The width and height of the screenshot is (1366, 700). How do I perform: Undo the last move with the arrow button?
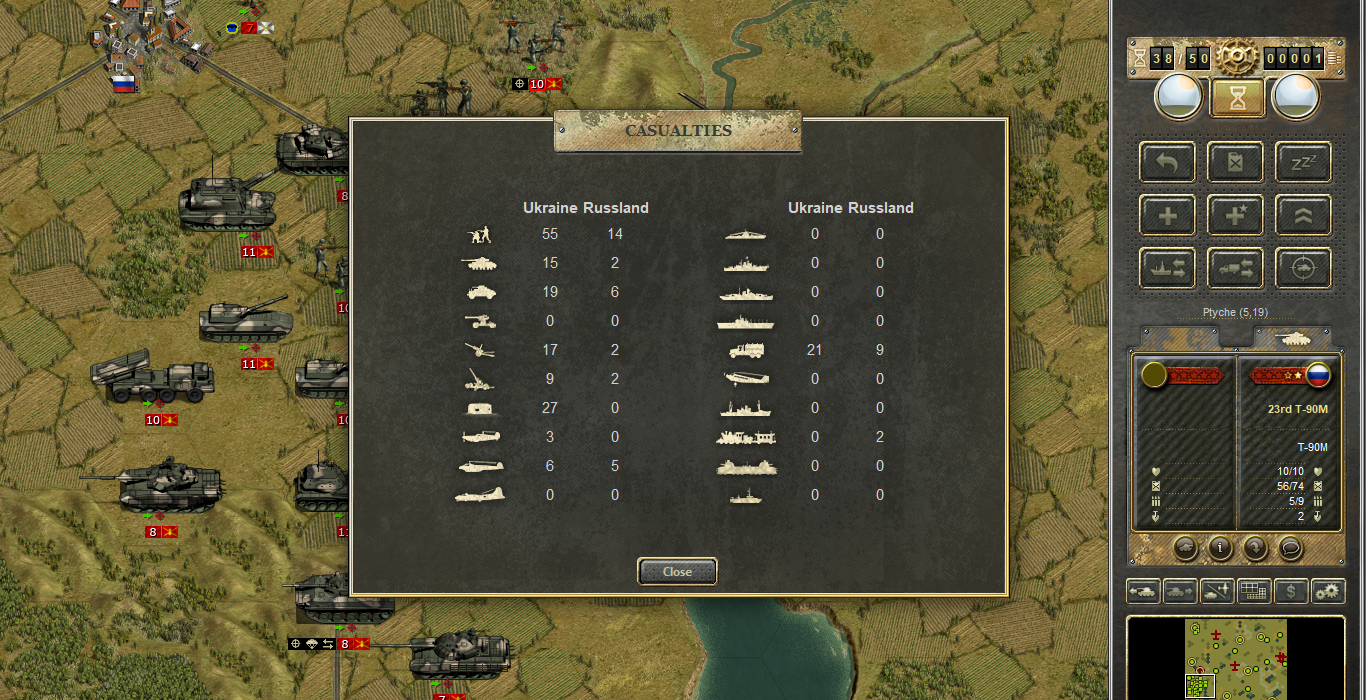tap(1168, 162)
